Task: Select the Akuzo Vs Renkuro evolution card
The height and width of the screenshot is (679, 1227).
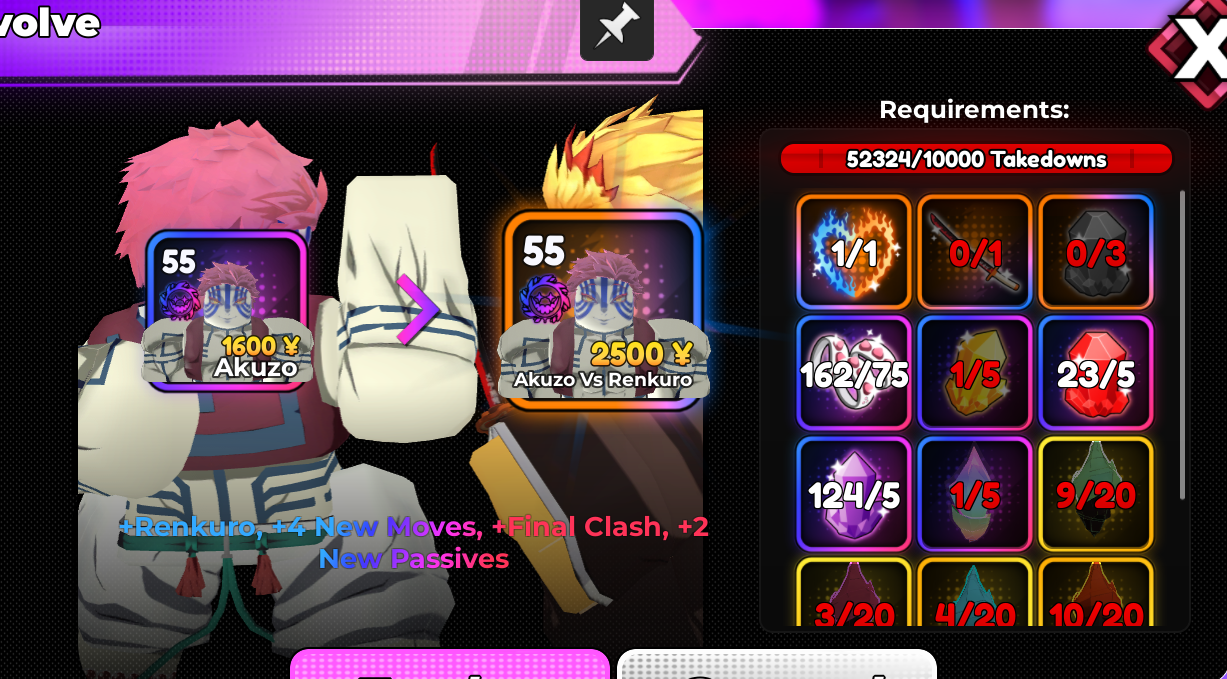Action: [601, 310]
